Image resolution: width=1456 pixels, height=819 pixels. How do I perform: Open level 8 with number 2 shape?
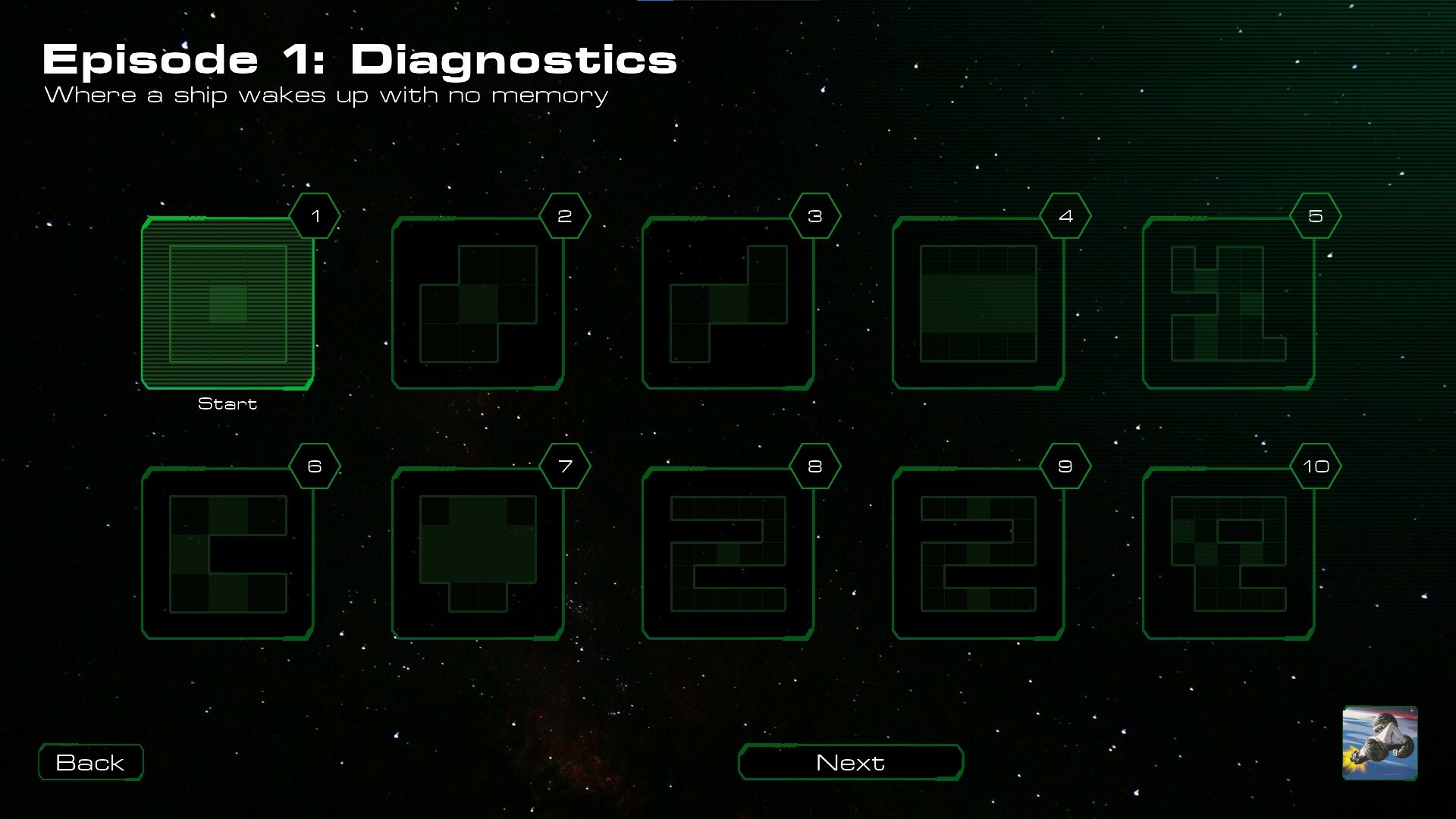pos(728,554)
